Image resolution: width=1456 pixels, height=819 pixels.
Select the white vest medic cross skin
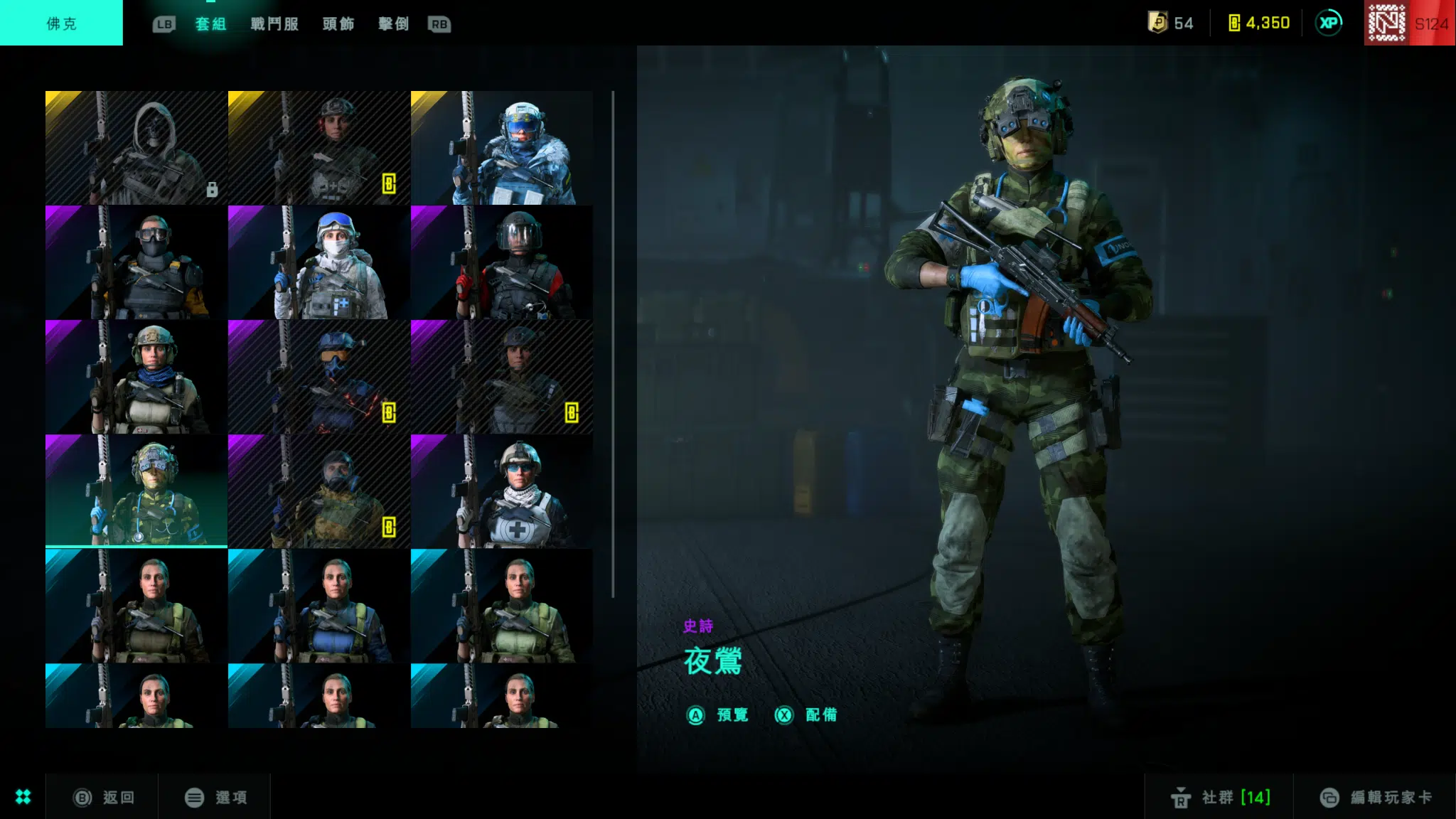pyautogui.click(x=501, y=491)
